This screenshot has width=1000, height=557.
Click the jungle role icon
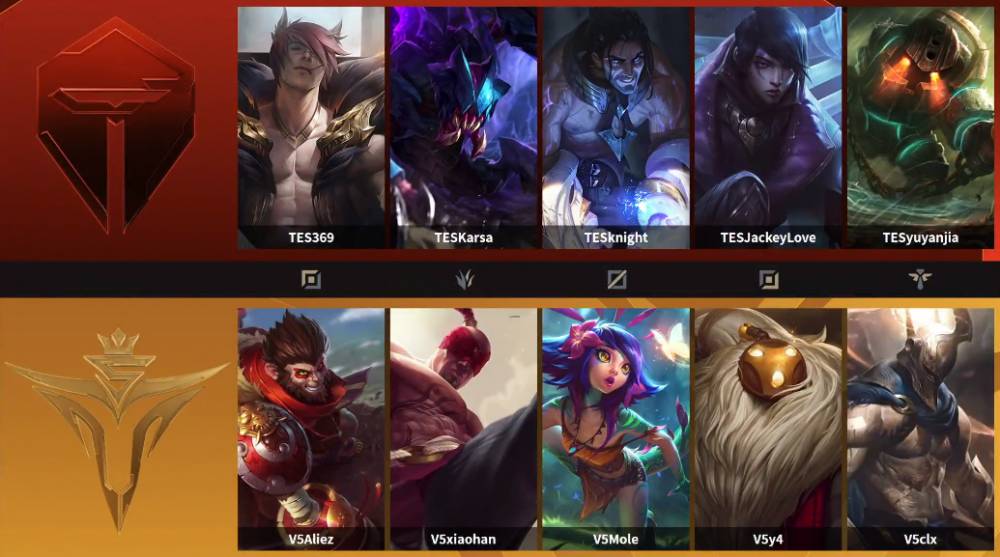point(464,279)
